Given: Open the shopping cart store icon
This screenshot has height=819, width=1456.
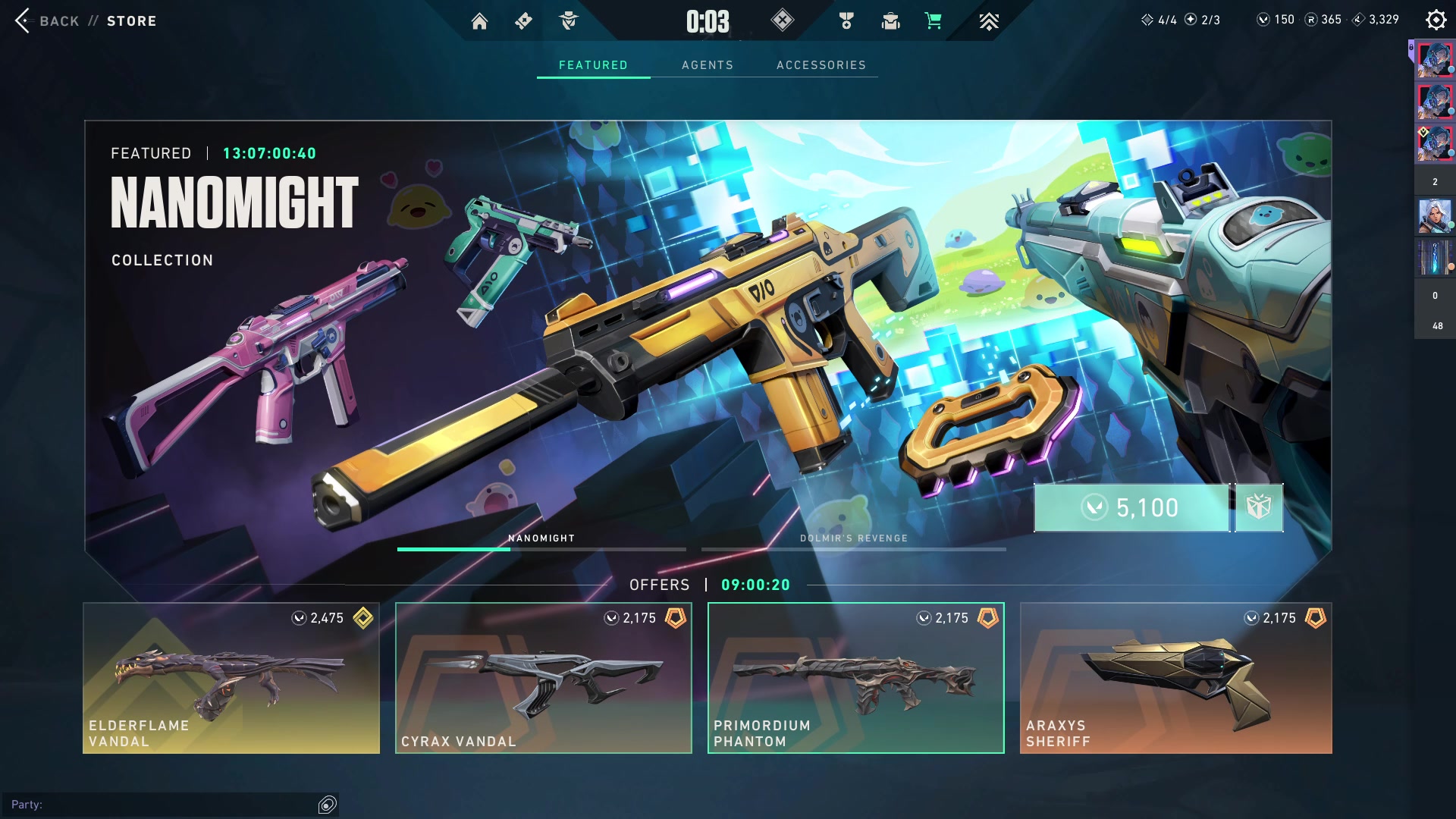Looking at the screenshot, I should (934, 21).
